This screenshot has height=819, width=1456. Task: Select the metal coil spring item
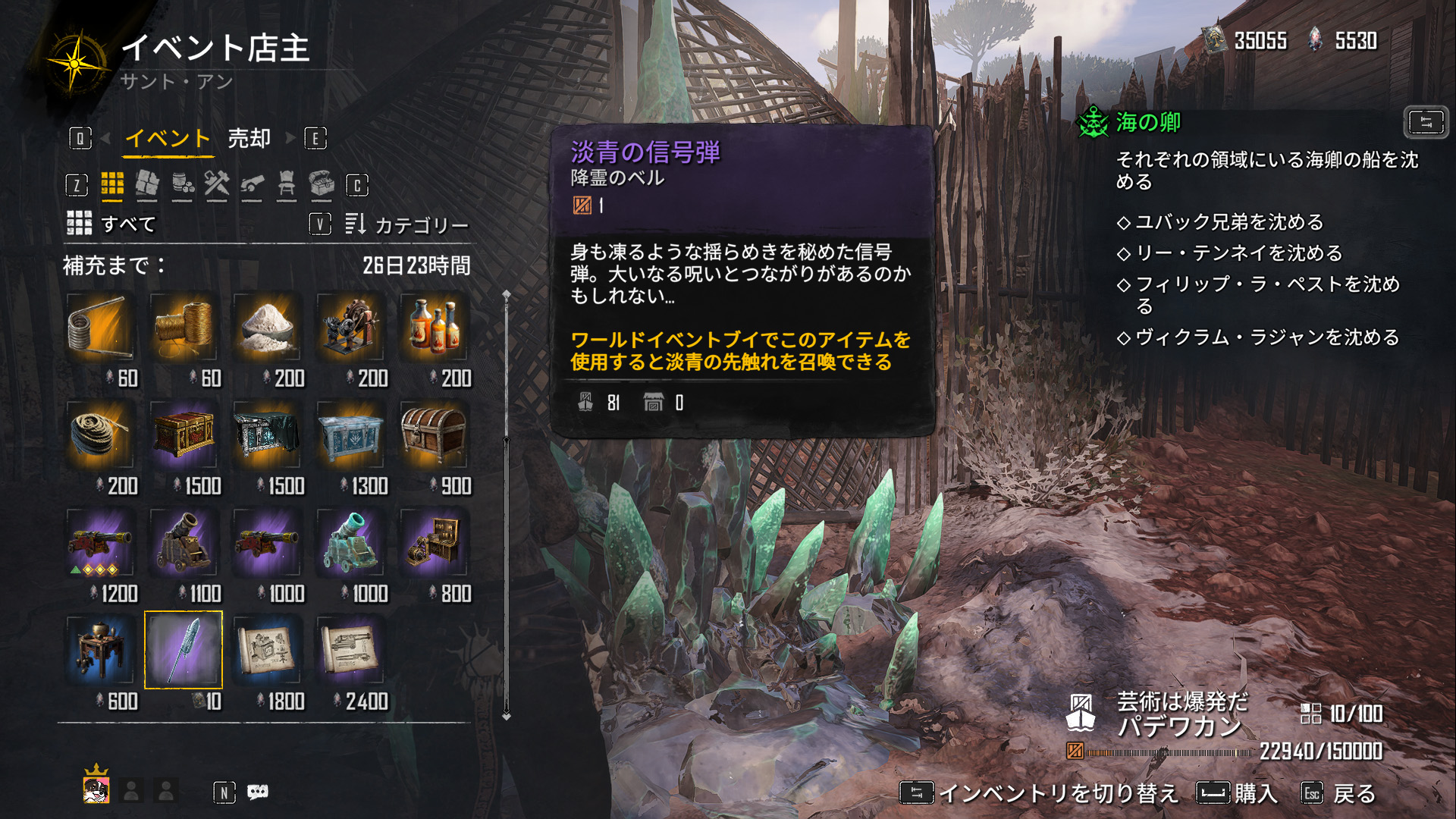click(99, 328)
